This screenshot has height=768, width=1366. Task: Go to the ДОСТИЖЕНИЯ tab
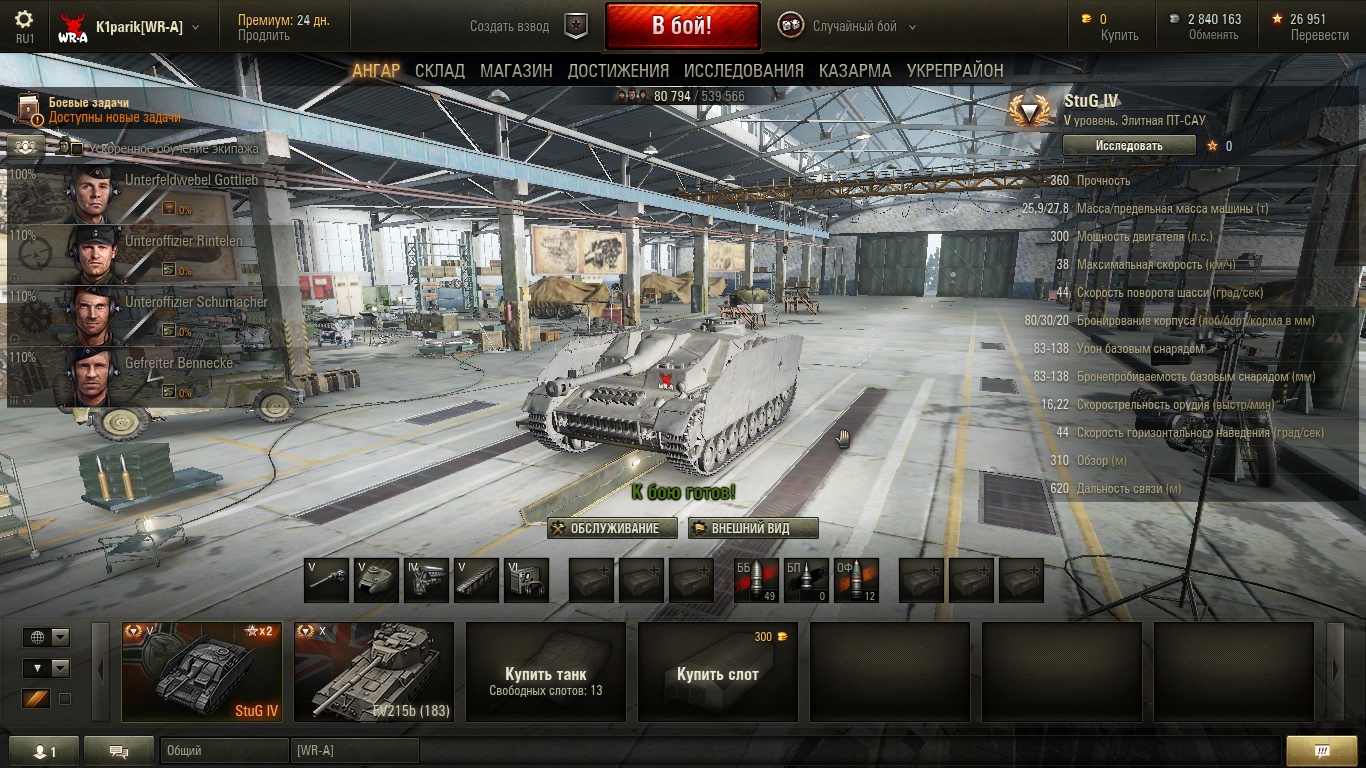[618, 70]
